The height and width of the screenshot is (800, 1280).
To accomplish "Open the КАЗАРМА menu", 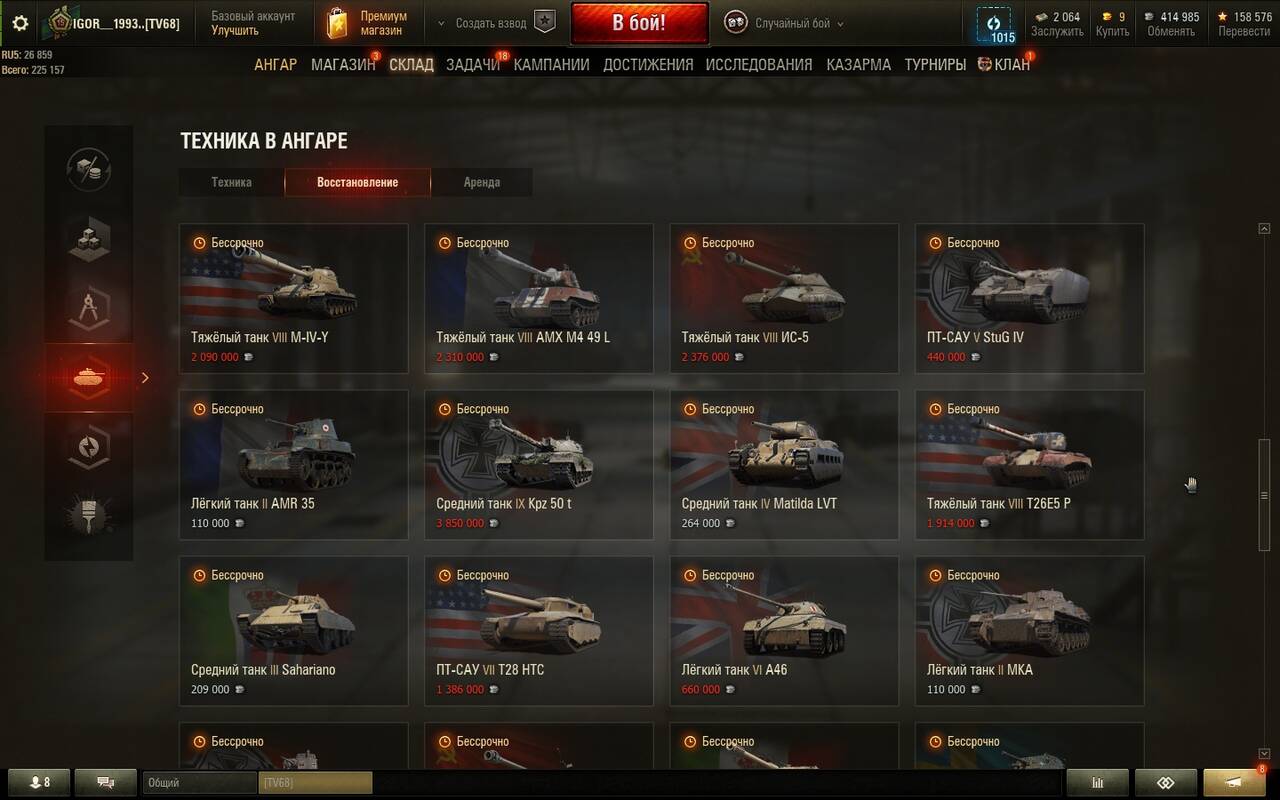I will pyautogui.click(x=858, y=64).
